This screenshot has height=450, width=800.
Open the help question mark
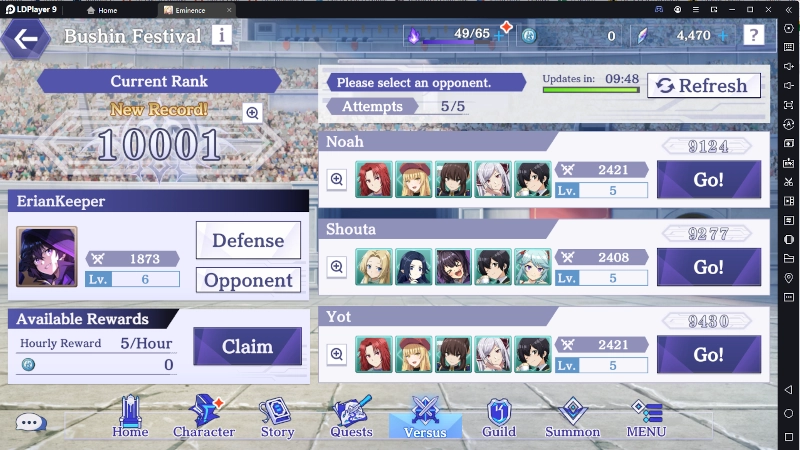[754, 36]
